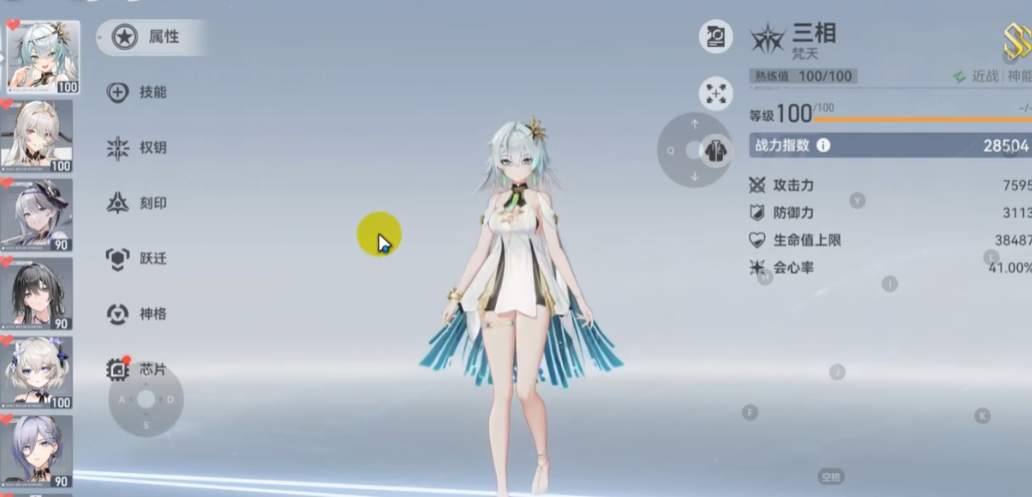This screenshot has width=1032, height=497.
Task: Open the 跃迁 tab
Action: point(138,258)
